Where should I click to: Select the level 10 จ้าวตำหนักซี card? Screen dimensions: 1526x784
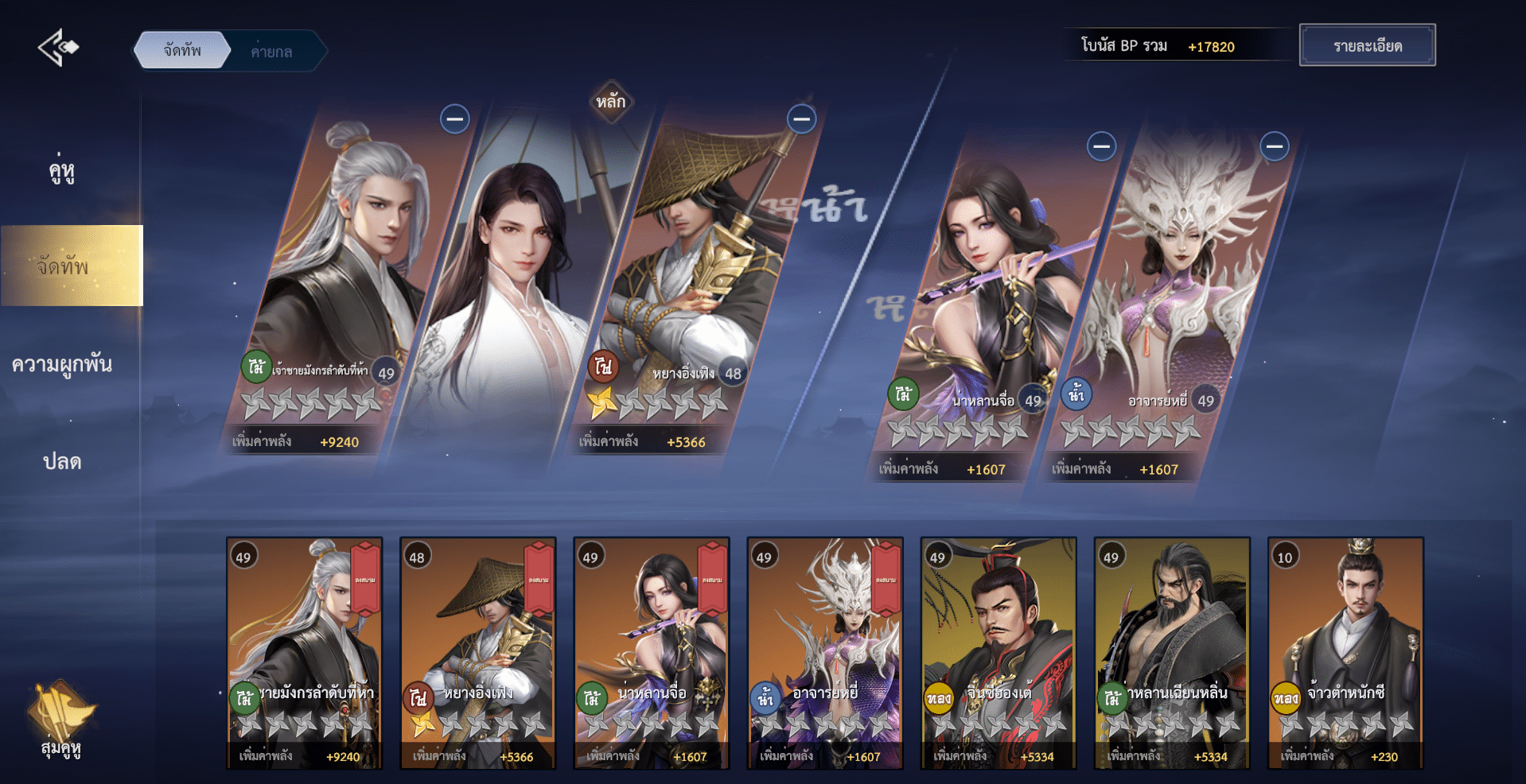pyautogui.click(x=1345, y=653)
